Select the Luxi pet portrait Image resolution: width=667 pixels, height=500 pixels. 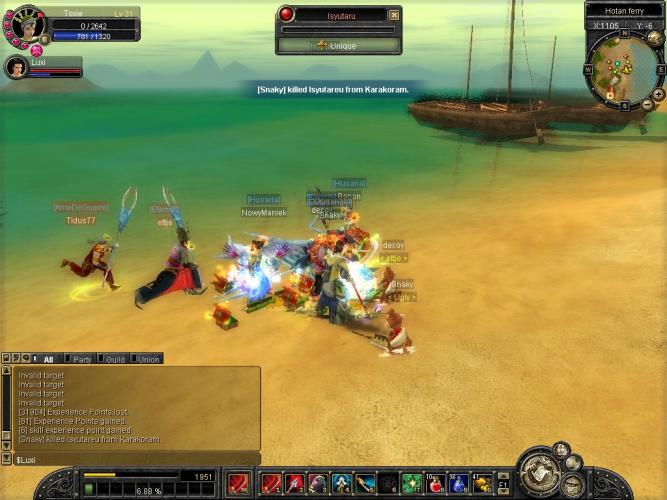(15, 67)
